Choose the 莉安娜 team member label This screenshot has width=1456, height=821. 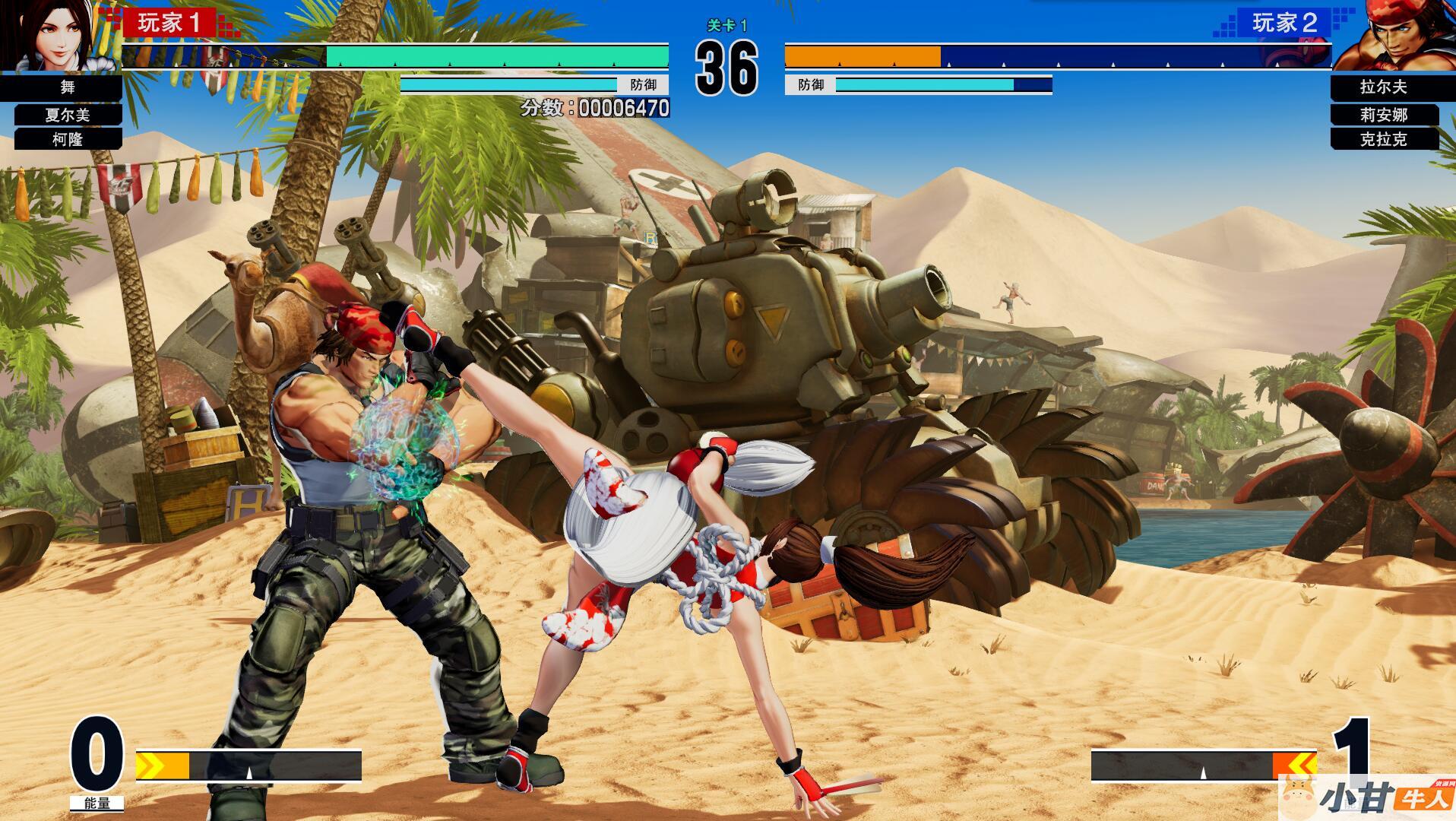1384,115
